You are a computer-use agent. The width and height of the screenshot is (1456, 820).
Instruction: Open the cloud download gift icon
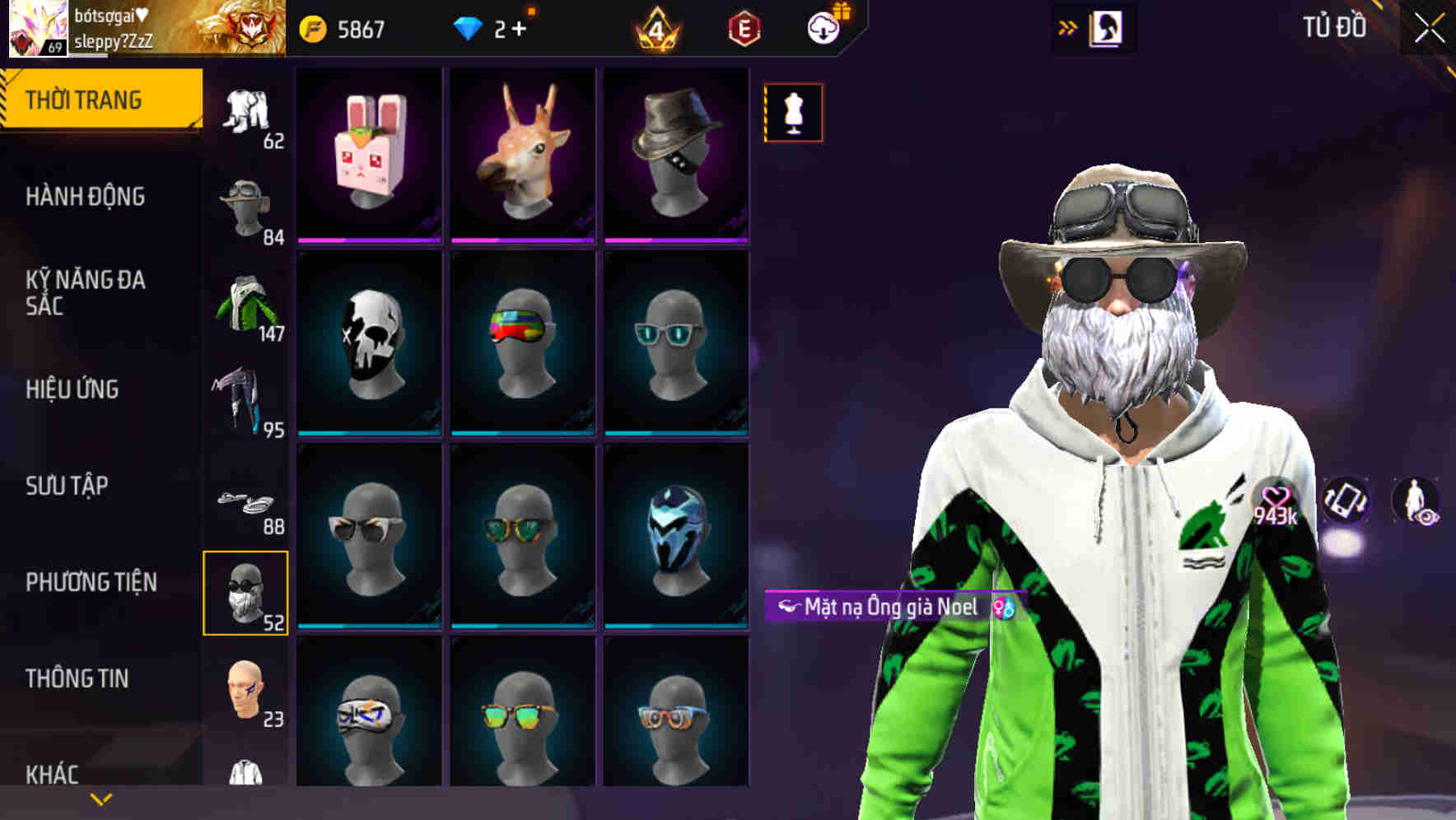coord(823,26)
